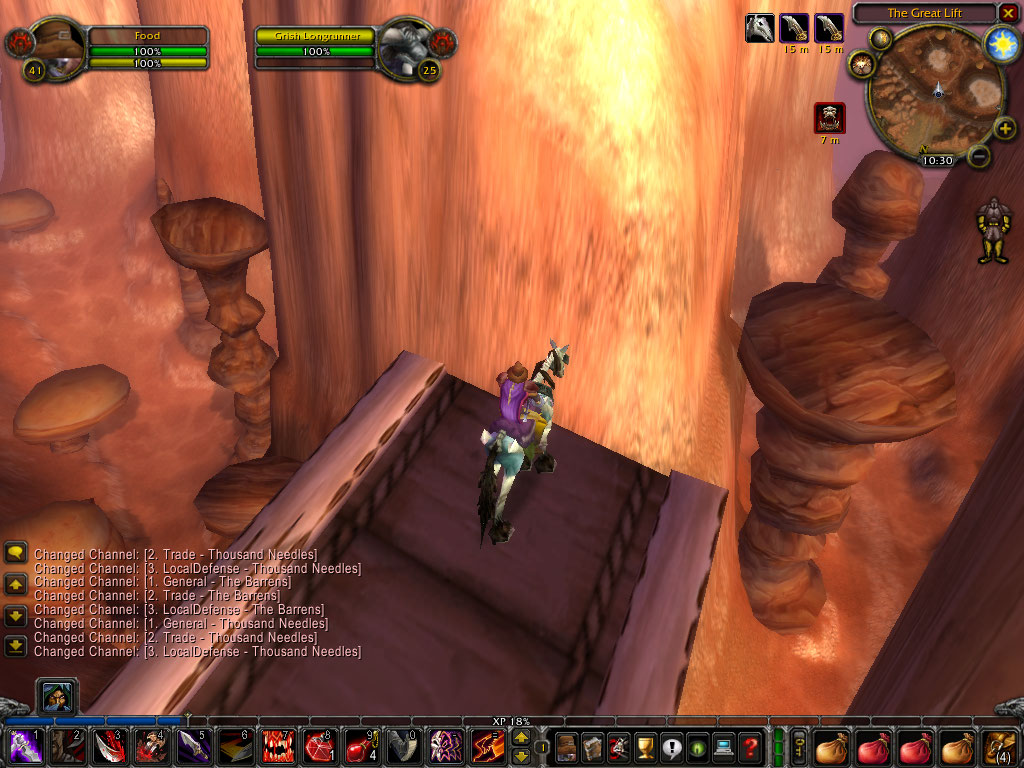The width and height of the screenshot is (1024, 768).
Task: Jump the chat log to the bottom
Action: point(15,646)
